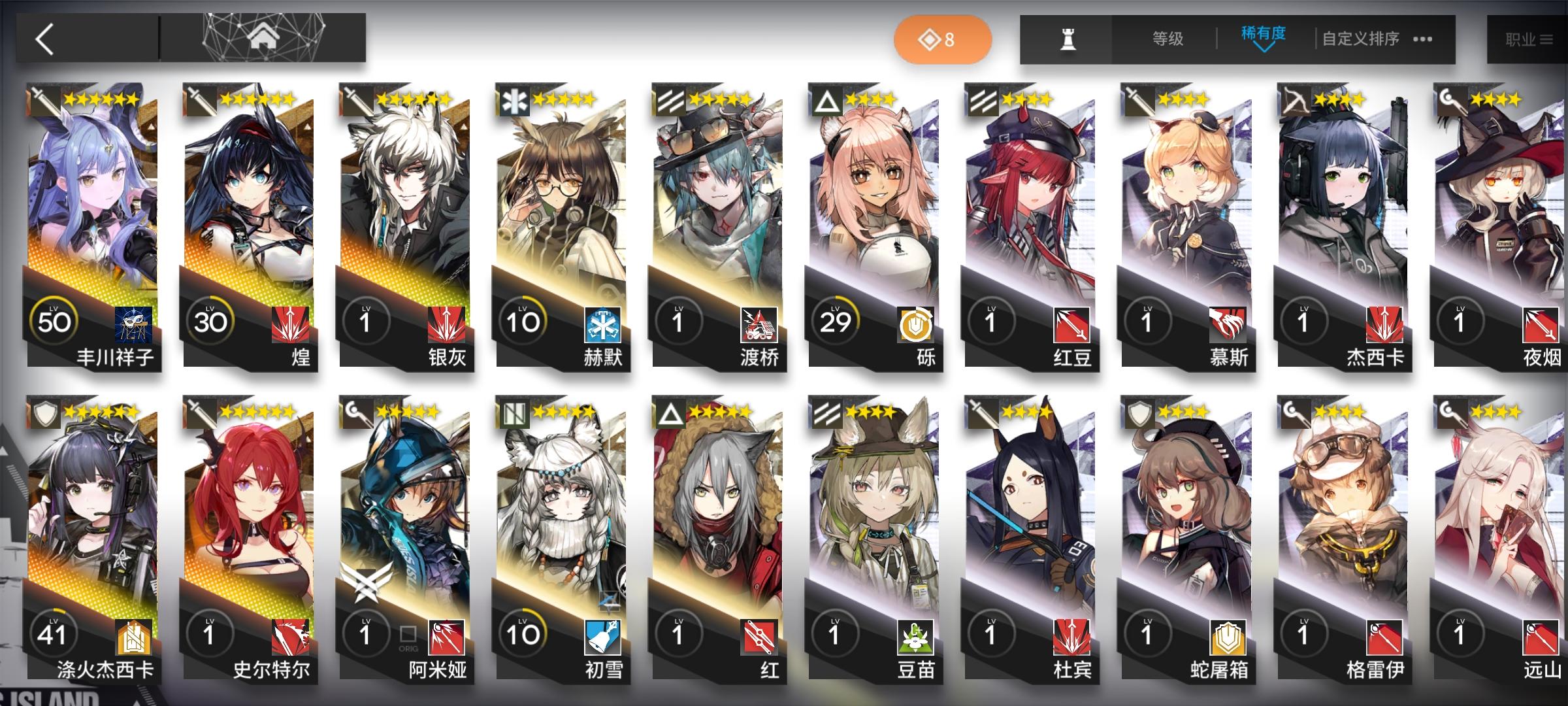Click the 自定义排序 custom sort option
This screenshot has width=1568, height=706.
(1362, 39)
